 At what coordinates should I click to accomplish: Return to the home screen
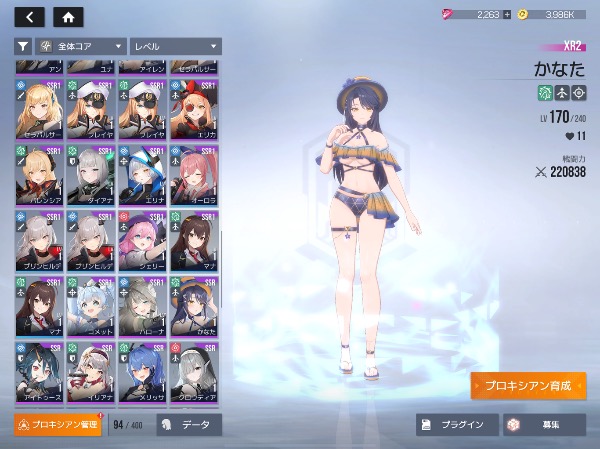click(68, 17)
